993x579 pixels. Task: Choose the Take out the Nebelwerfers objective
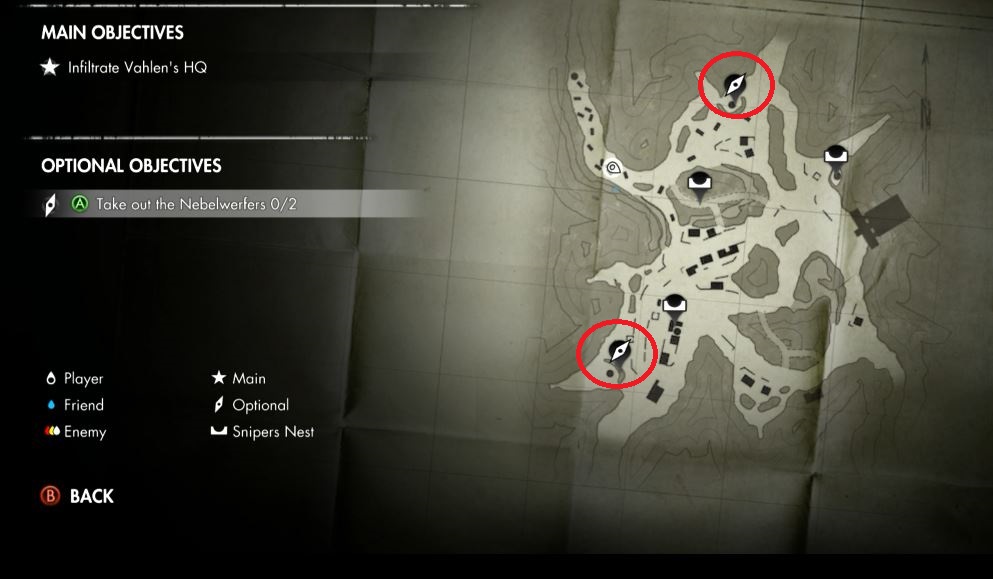tap(196, 204)
